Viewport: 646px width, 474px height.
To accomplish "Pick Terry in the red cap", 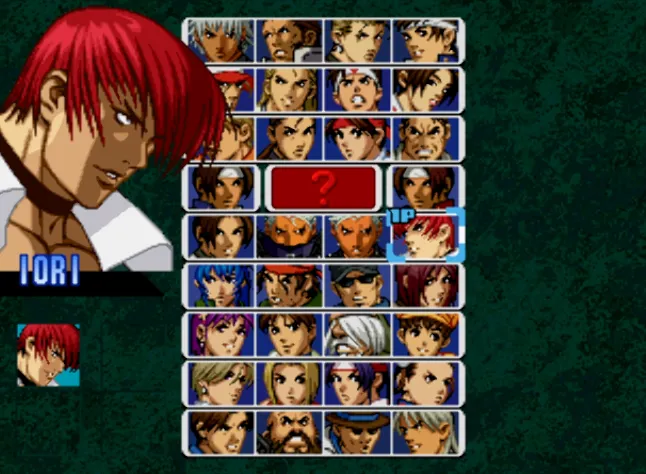I will coord(221,89).
